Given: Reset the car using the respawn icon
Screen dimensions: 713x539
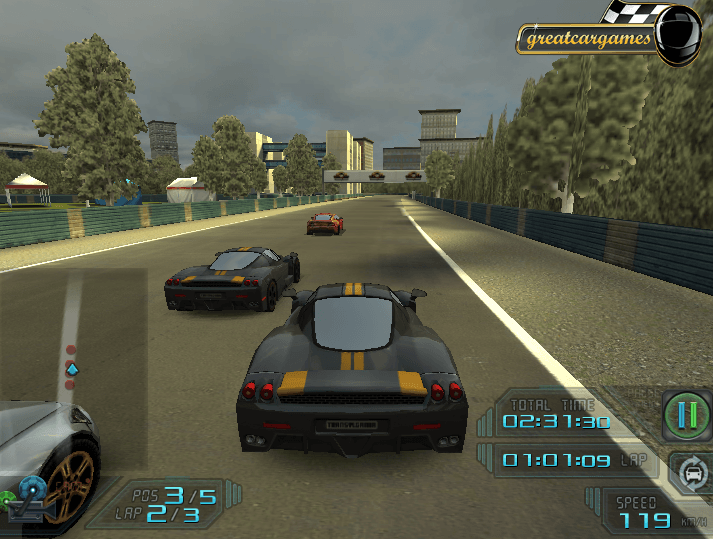Looking at the screenshot, I should [688, 470].
